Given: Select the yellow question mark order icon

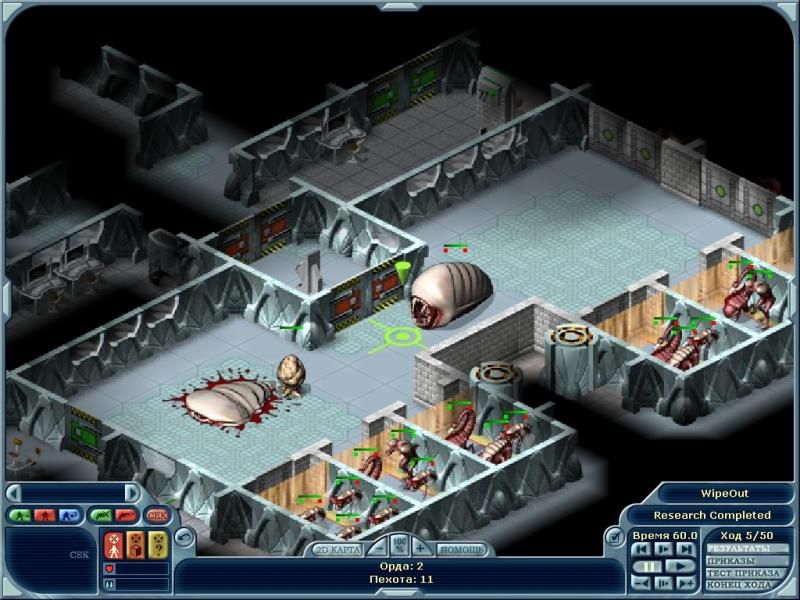Looking at the screenshot, I should coord(157,545).
